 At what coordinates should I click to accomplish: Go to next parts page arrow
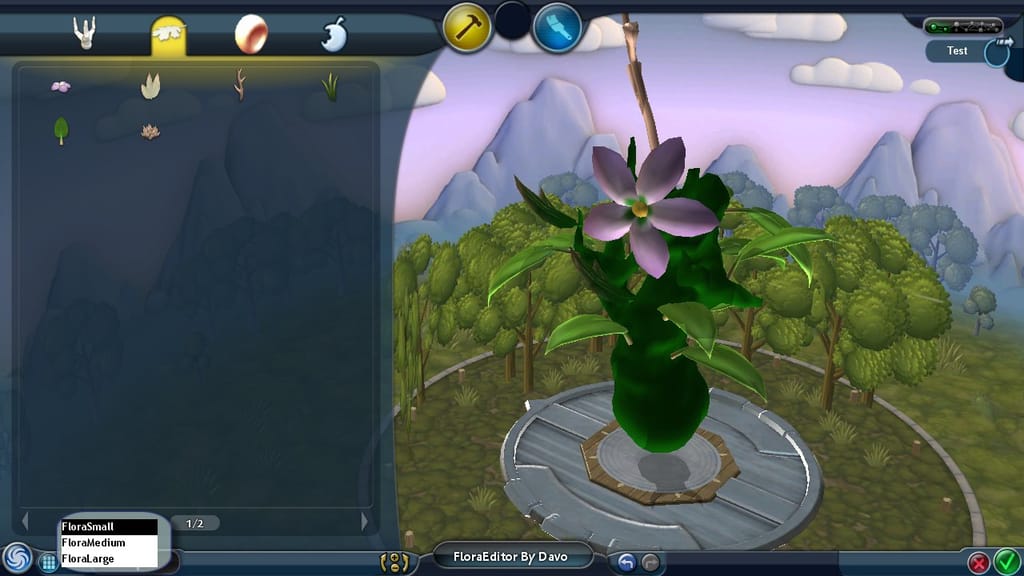pos(364,522)
